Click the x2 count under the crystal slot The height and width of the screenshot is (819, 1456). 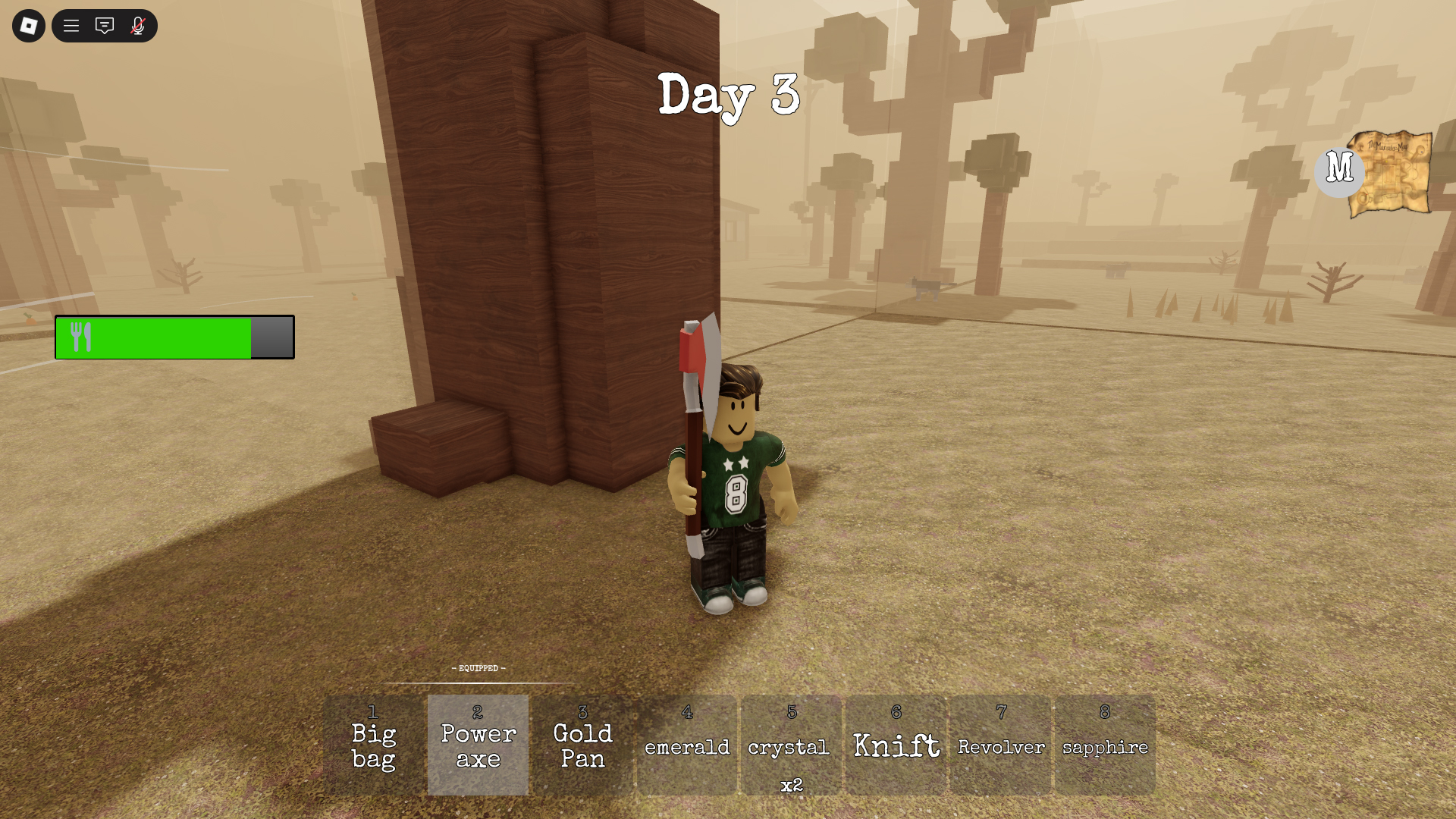[790, 787]
